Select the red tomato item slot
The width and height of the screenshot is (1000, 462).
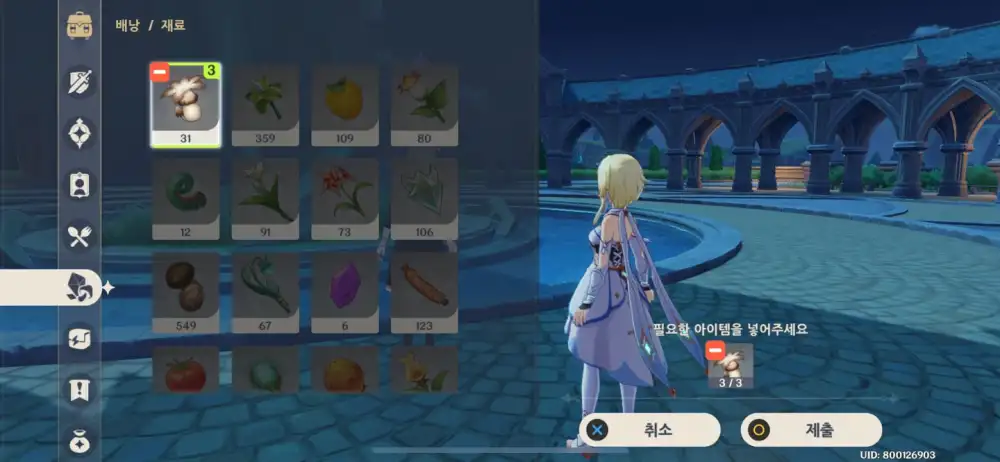186,371
